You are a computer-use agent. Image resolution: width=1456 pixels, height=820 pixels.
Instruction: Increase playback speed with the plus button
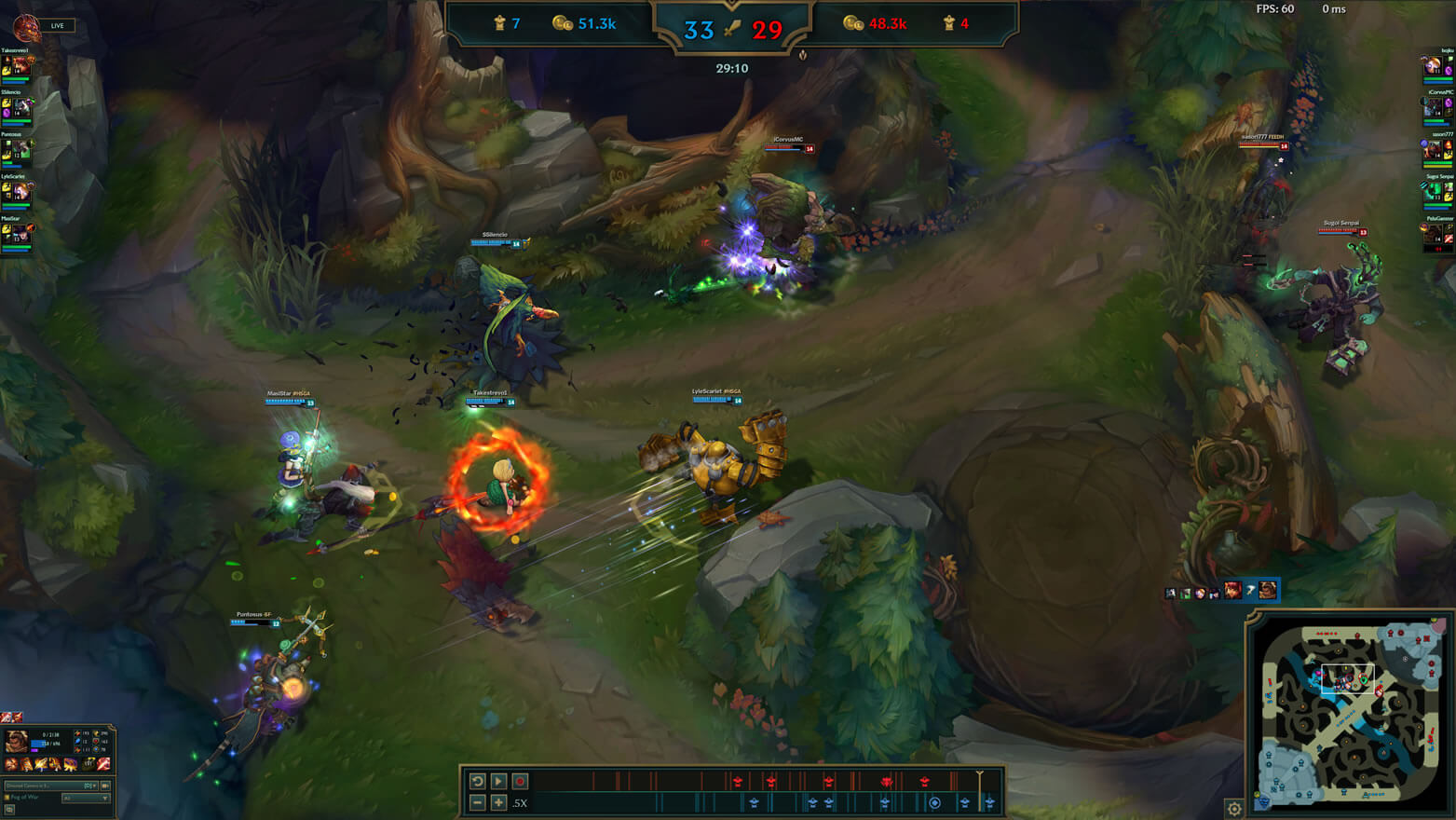pyautogui.click(x=498, y=802)
